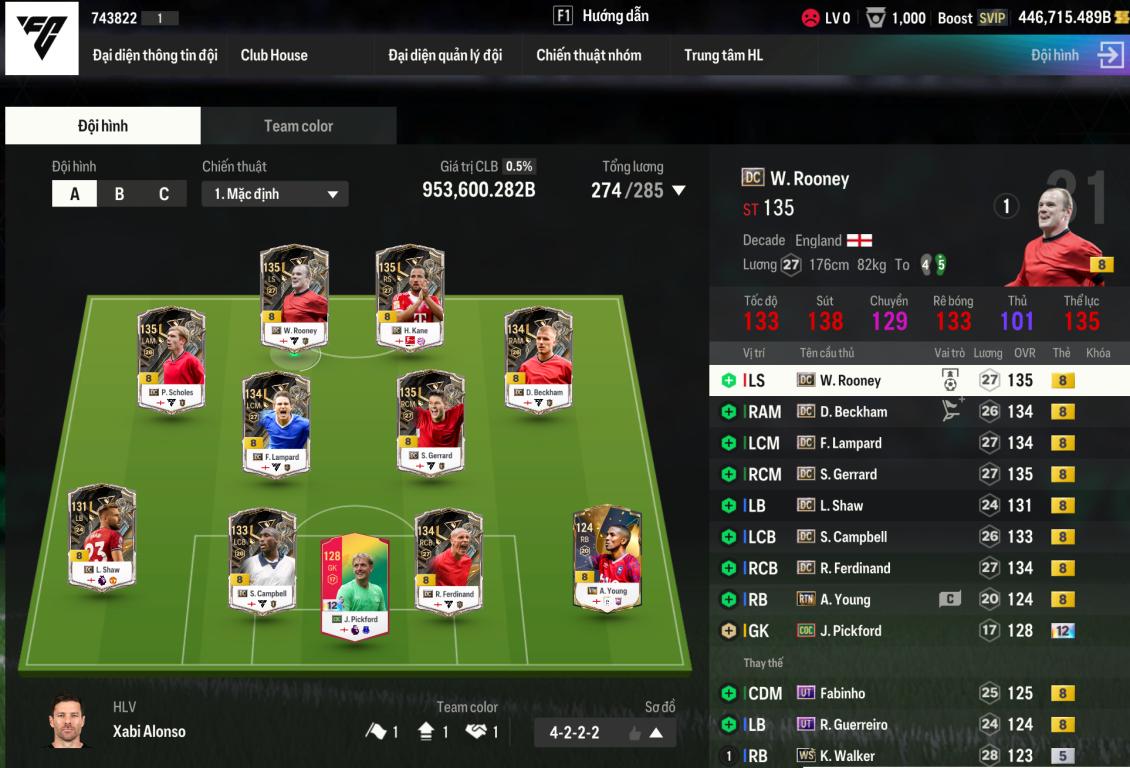The image size is (1130, 768).
Task: Pick J. Pickford's goalkeeper card
Action: (x=355, y=585)
